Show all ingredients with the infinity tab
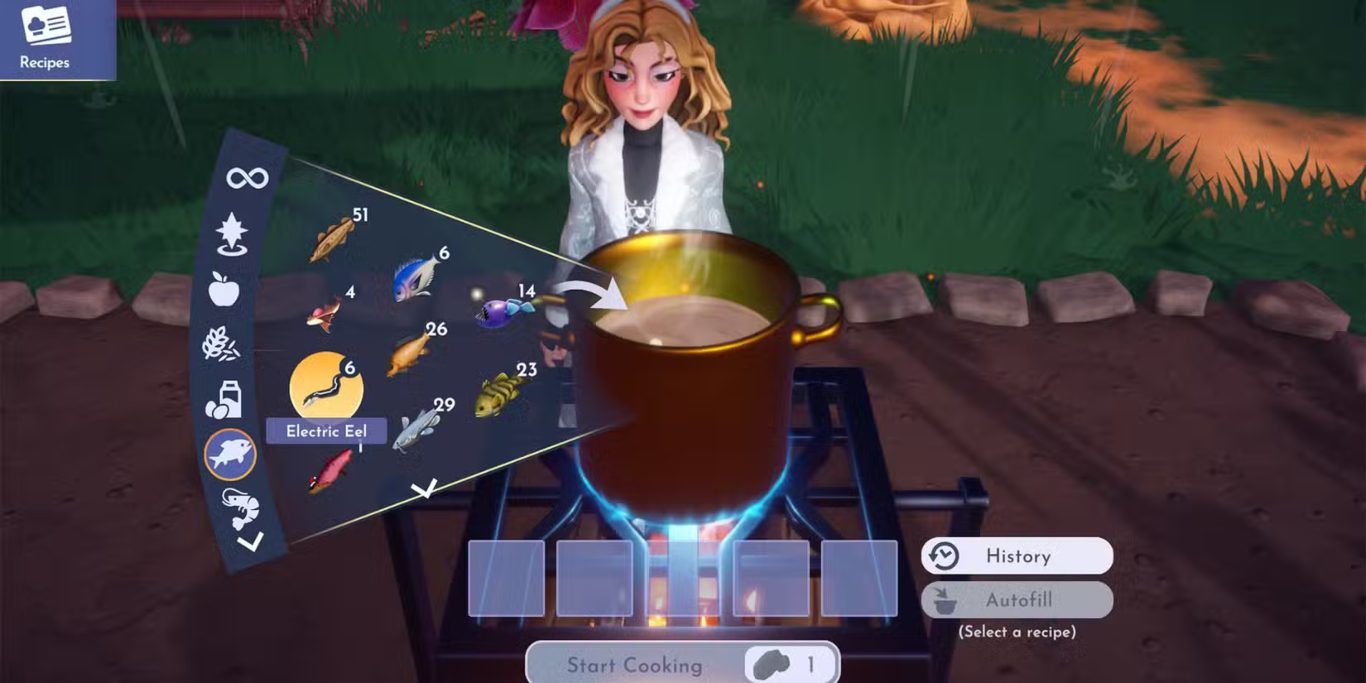Image resolution: width=1366 pixels, height=683 pixels. (x=247, y=179)
